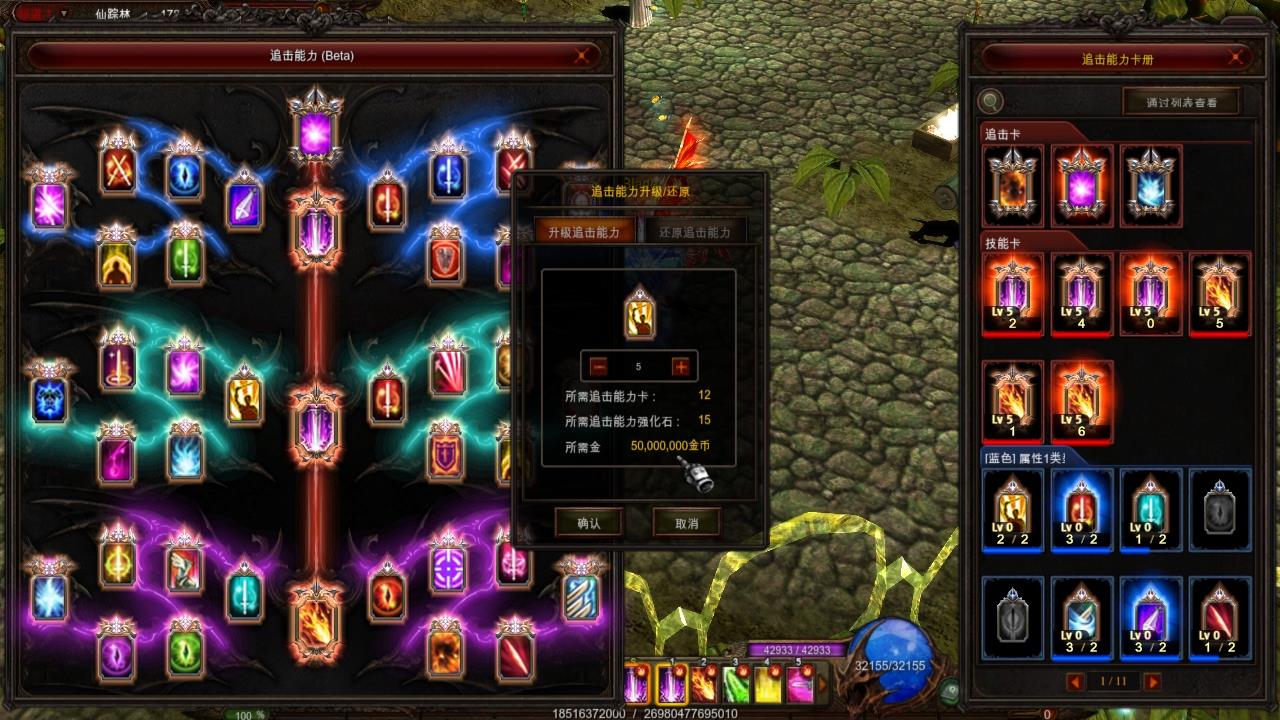Select the crossed swords node in blue branch

coord(118,167)
